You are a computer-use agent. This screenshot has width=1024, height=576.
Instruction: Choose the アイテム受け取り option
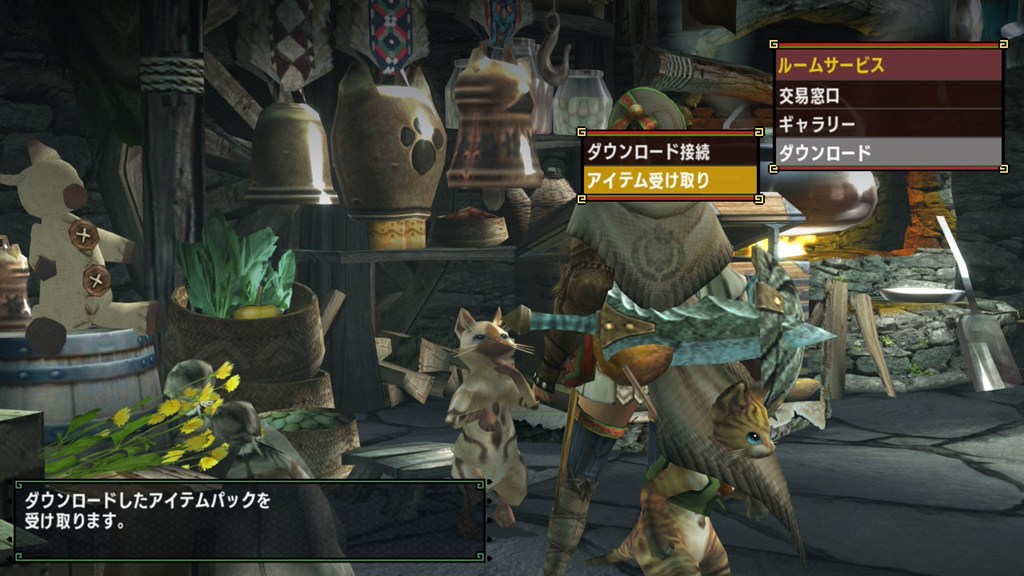(x=670, y=180)
